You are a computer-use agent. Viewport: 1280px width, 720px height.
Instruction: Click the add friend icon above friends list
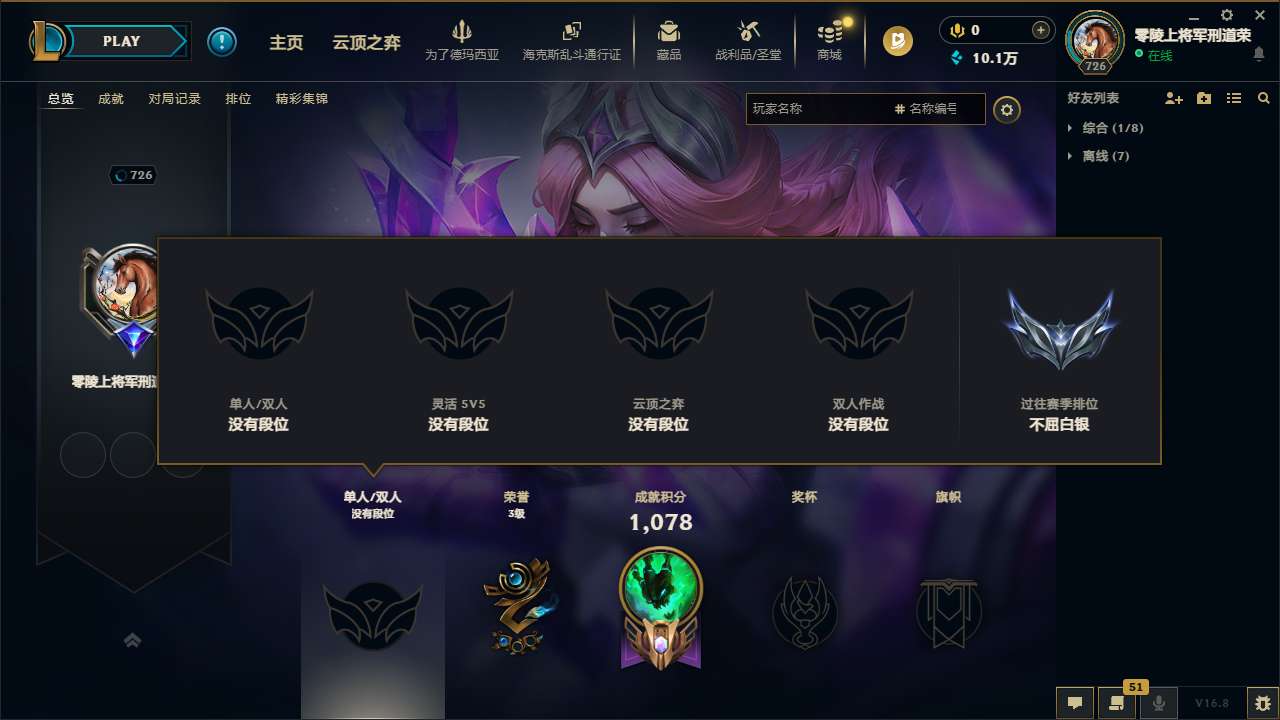[x=1172, y=98]
